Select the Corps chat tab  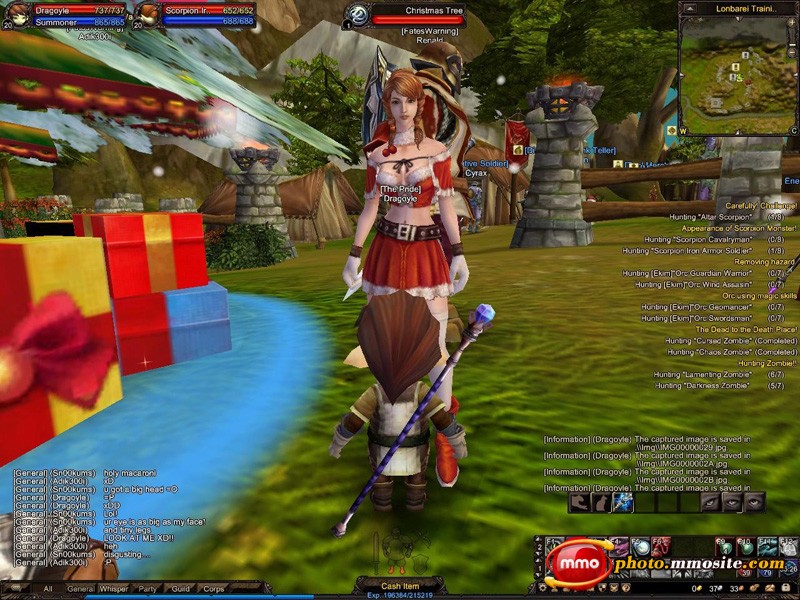coord(214,589)
